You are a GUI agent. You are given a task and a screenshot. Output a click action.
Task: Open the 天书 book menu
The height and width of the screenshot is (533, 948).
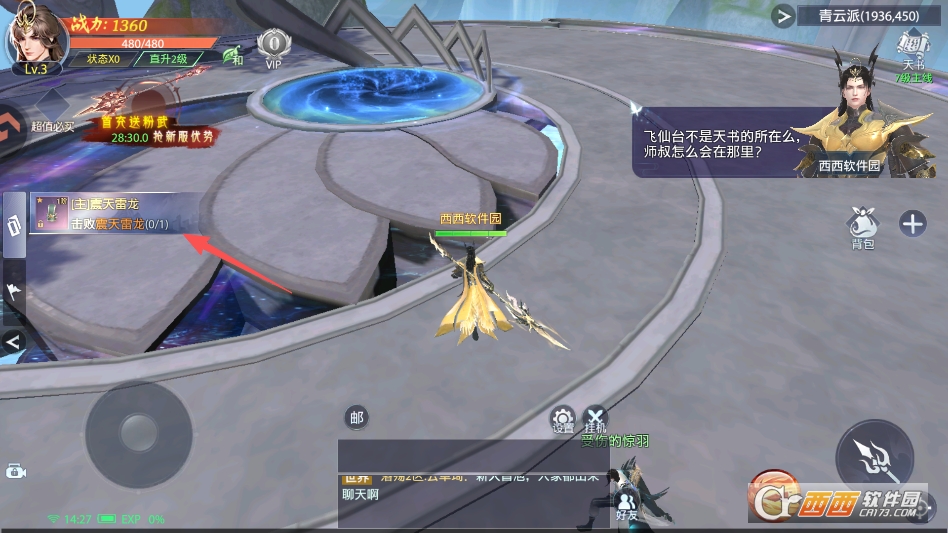pyautogui.click(x=912, y=52)
